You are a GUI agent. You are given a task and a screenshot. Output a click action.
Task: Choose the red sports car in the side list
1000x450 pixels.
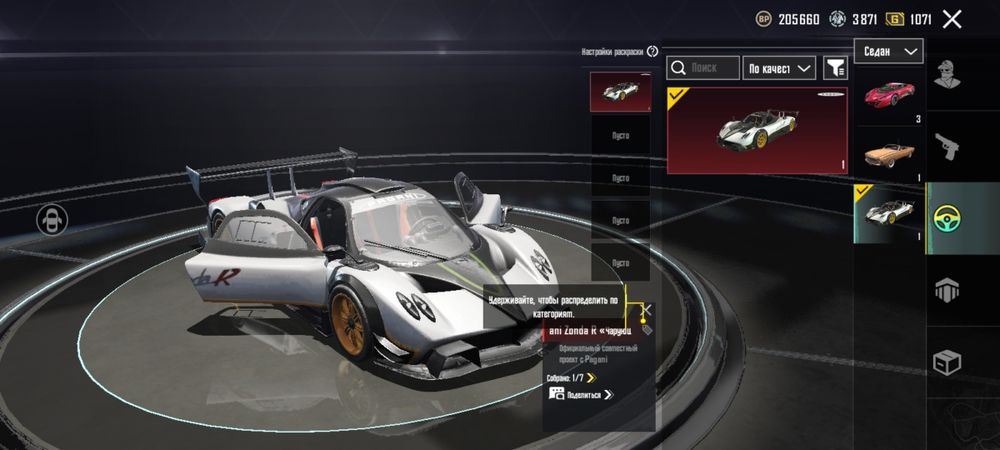[889, 98]
